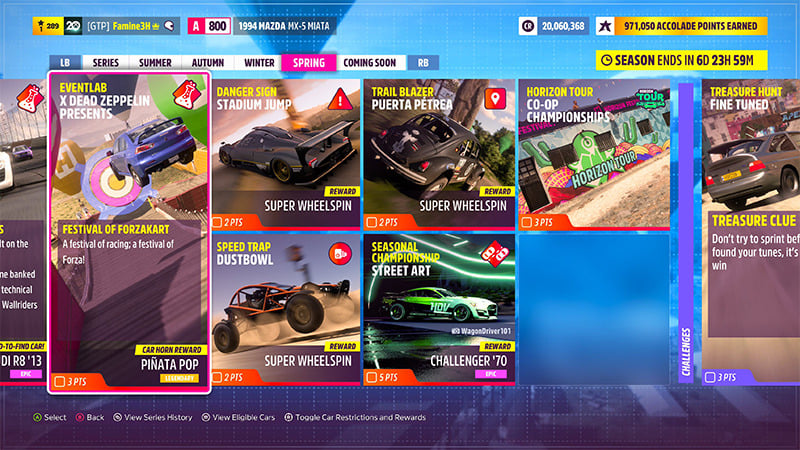Open the Coming Soon tab
This screenshot has height=450, width=800.
tap(369, 62)
